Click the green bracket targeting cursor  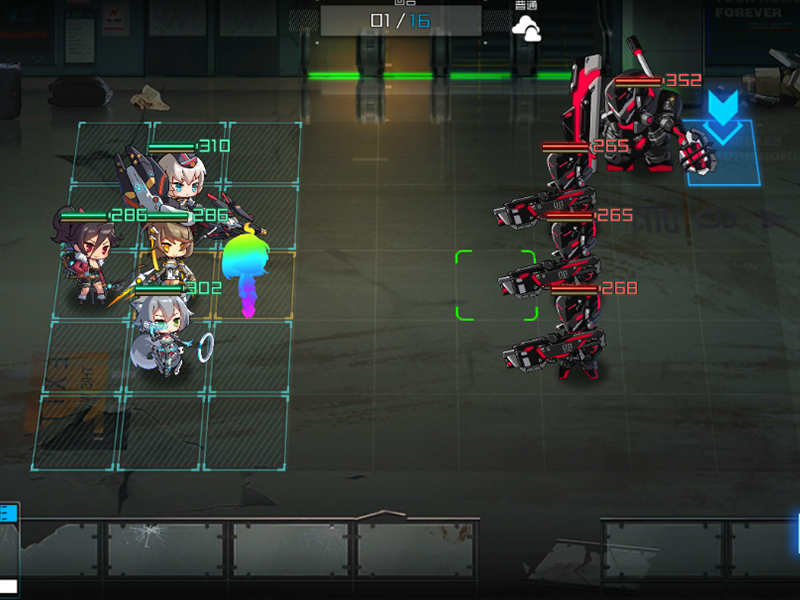coord(496,286)
